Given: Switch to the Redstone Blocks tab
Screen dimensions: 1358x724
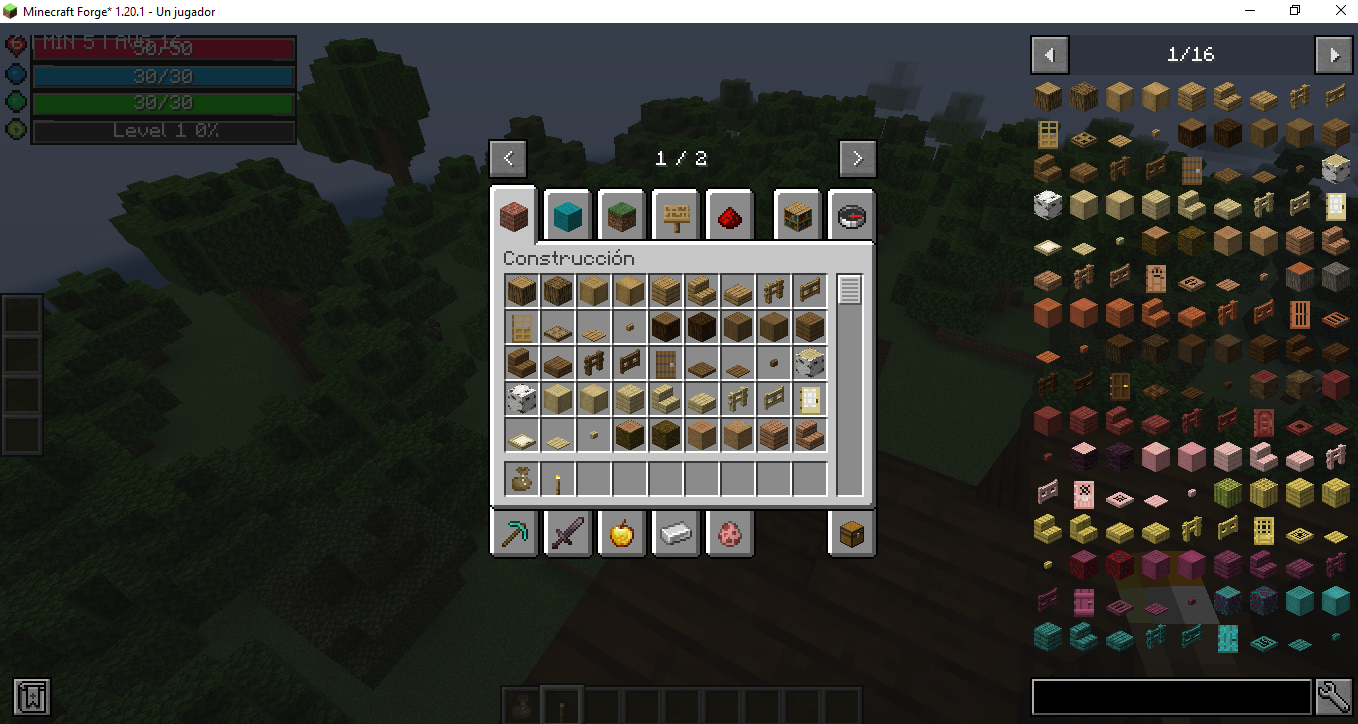Looking at the screenshot, I should pyautogui.click(x=729, y=214).
